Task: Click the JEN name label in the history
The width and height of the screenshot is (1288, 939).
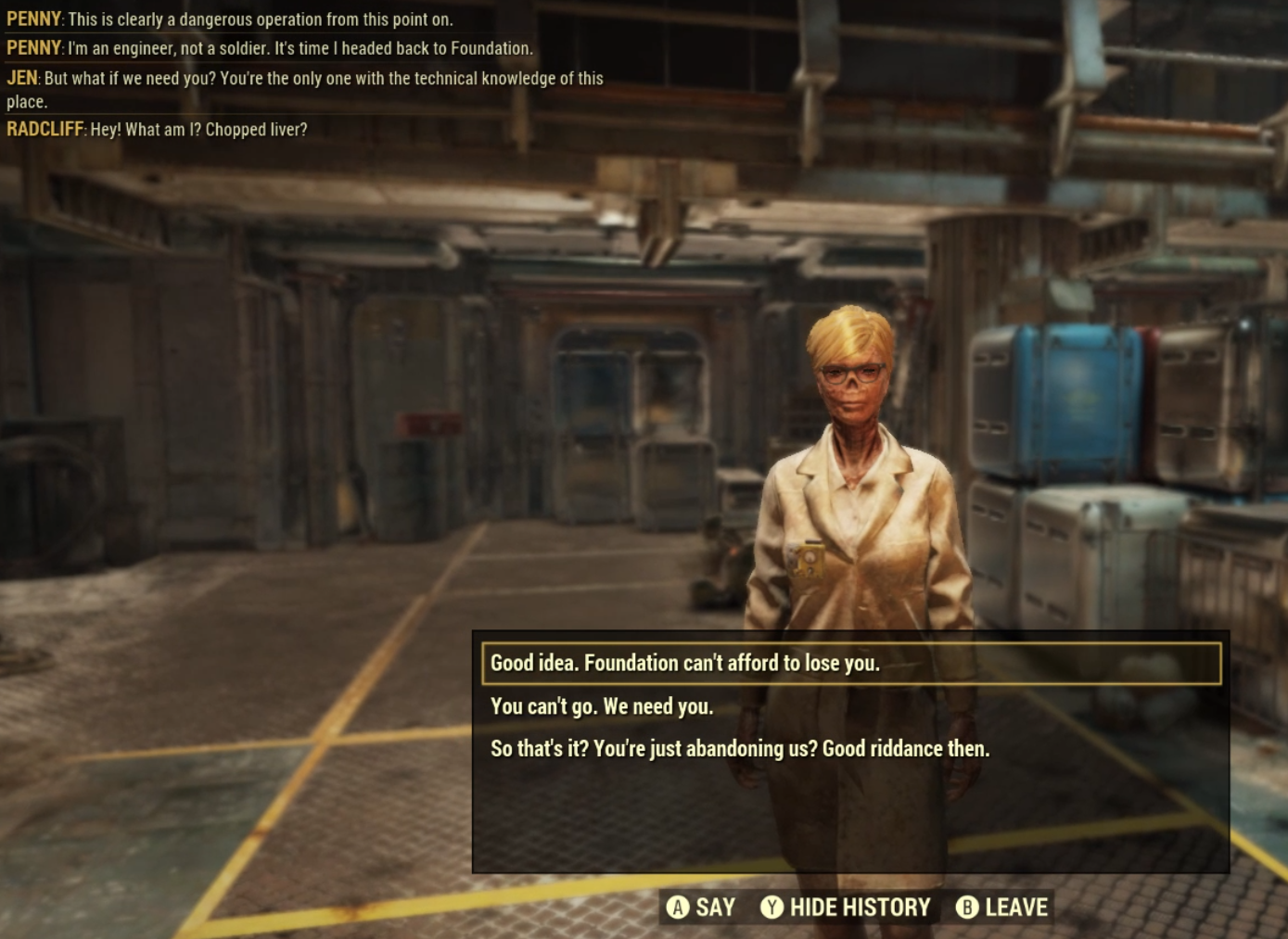Action: click(x=21, y=79)
